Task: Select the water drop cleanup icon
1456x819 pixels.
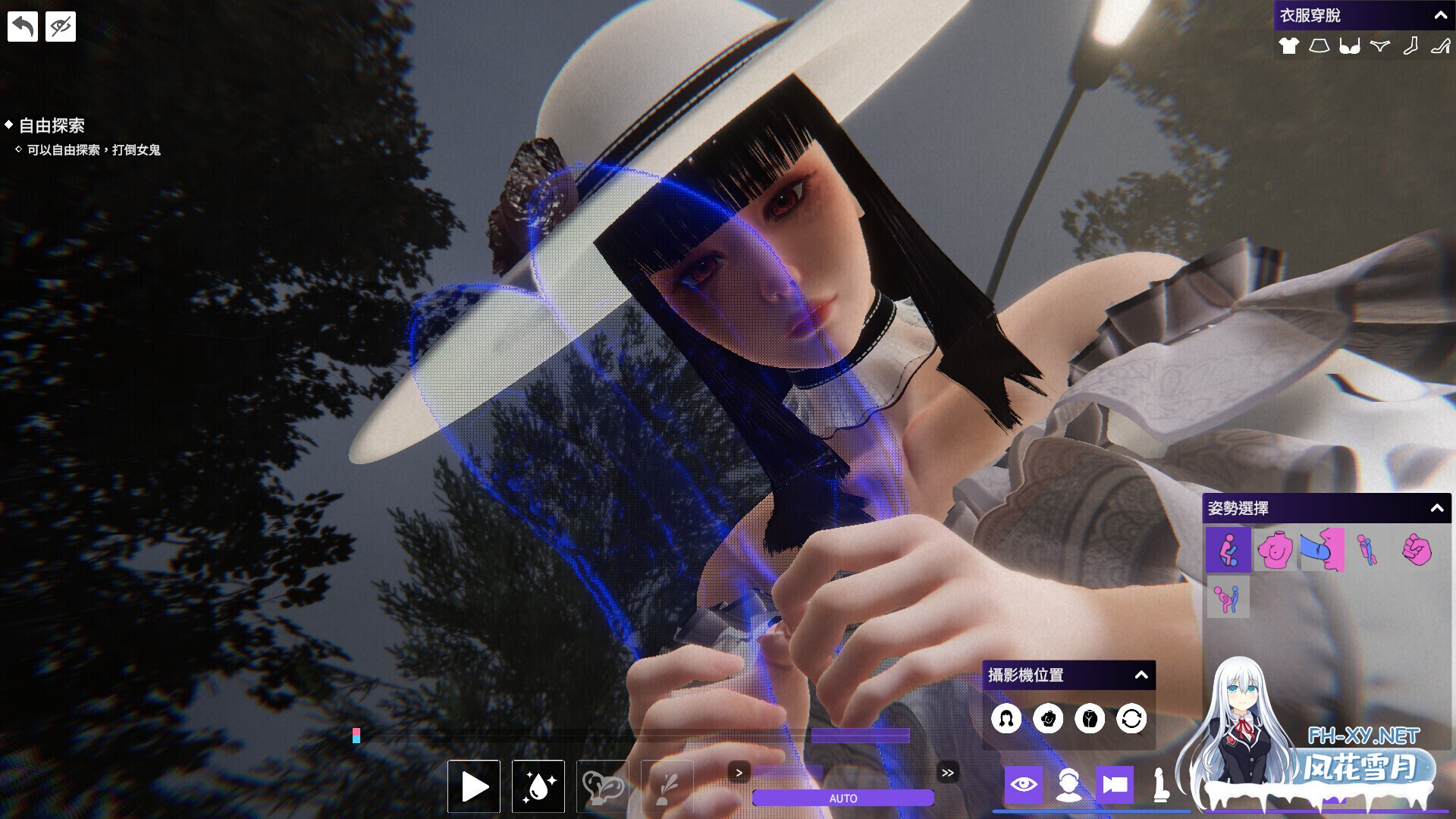Action: (x=538, y=786)
